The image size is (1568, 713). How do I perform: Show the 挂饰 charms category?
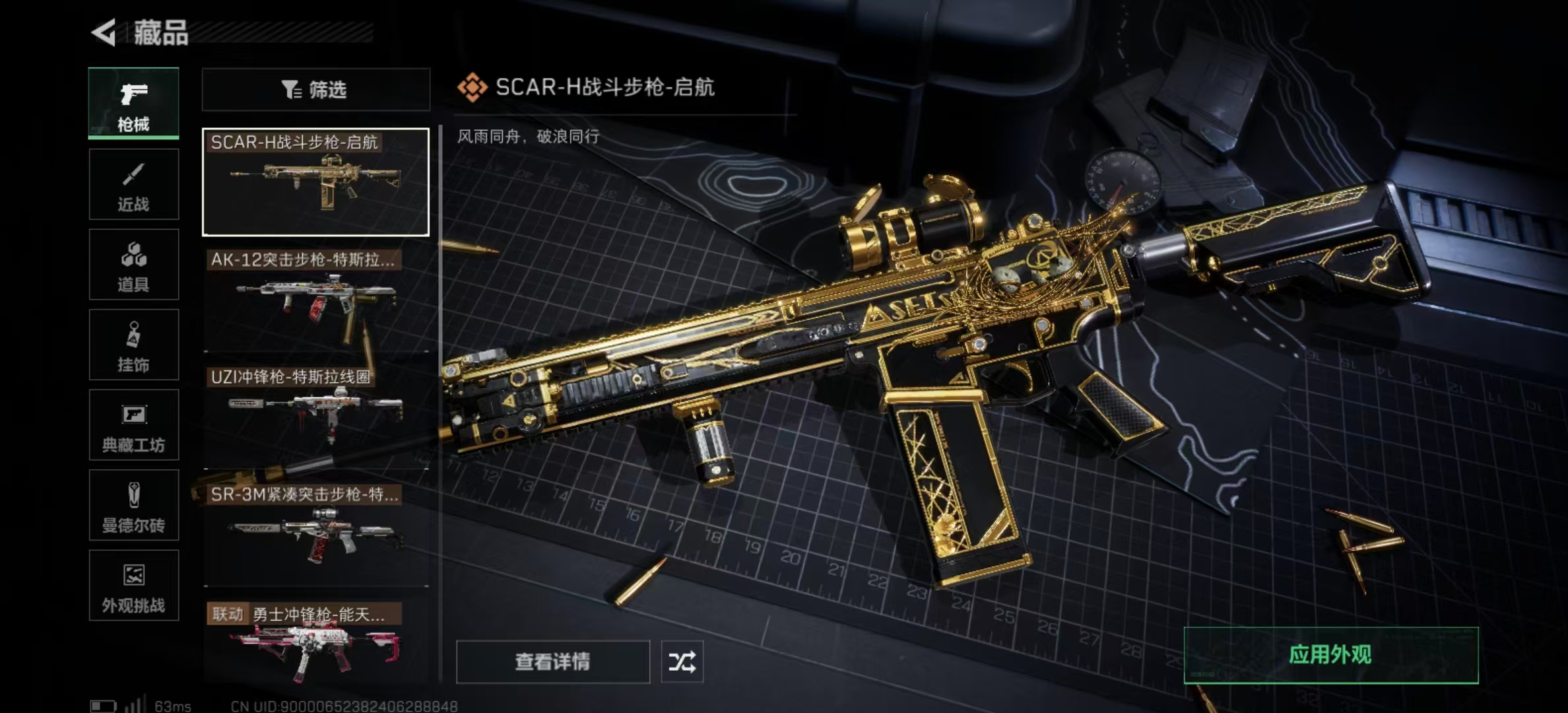click(x=133, y=345)
